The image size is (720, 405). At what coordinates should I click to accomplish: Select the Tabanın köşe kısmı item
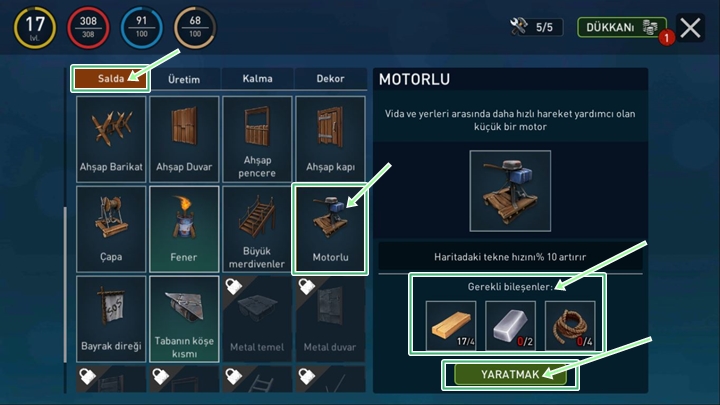(x=184, y=319)
